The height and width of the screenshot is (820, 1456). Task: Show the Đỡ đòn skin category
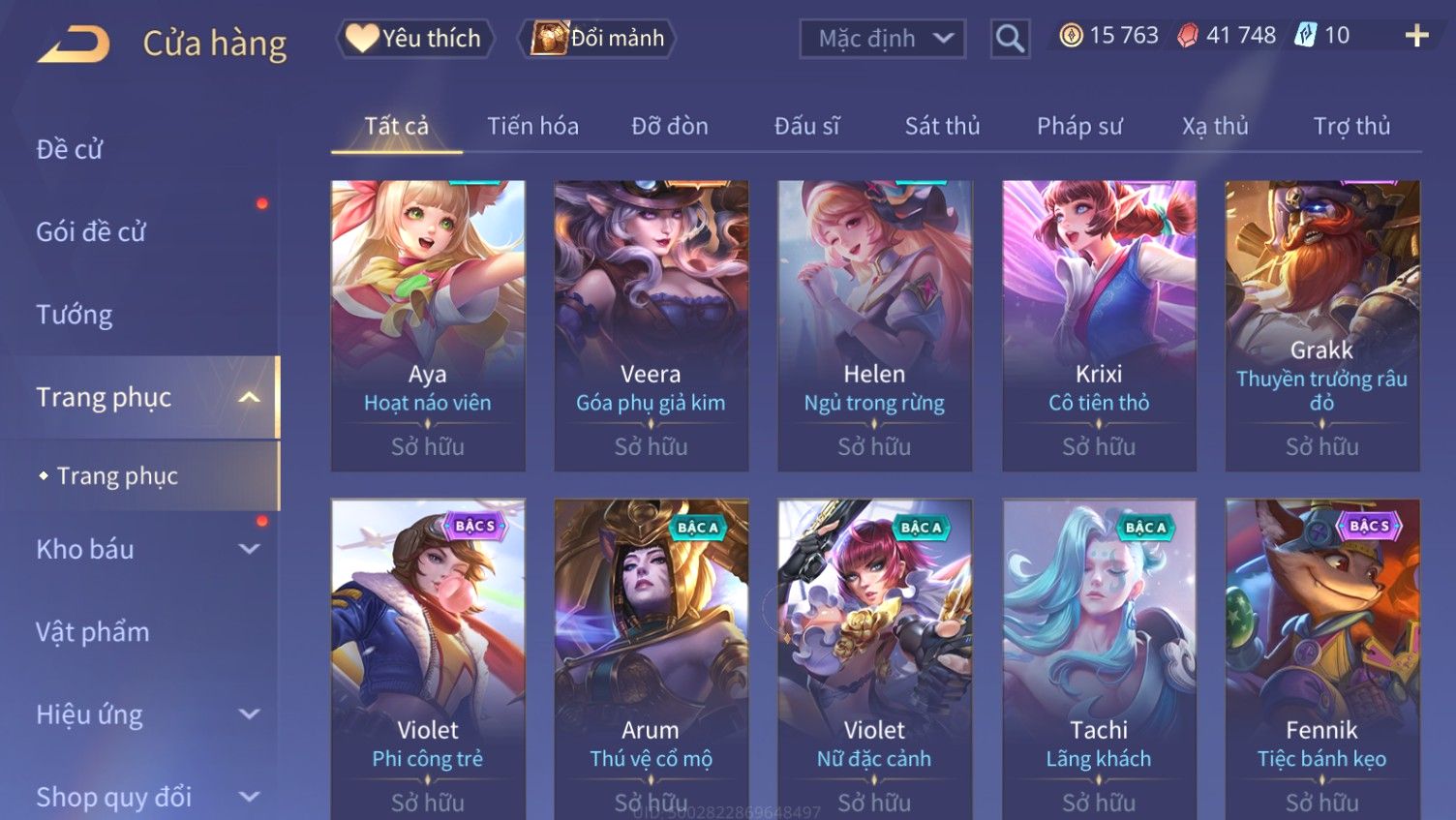670,126
